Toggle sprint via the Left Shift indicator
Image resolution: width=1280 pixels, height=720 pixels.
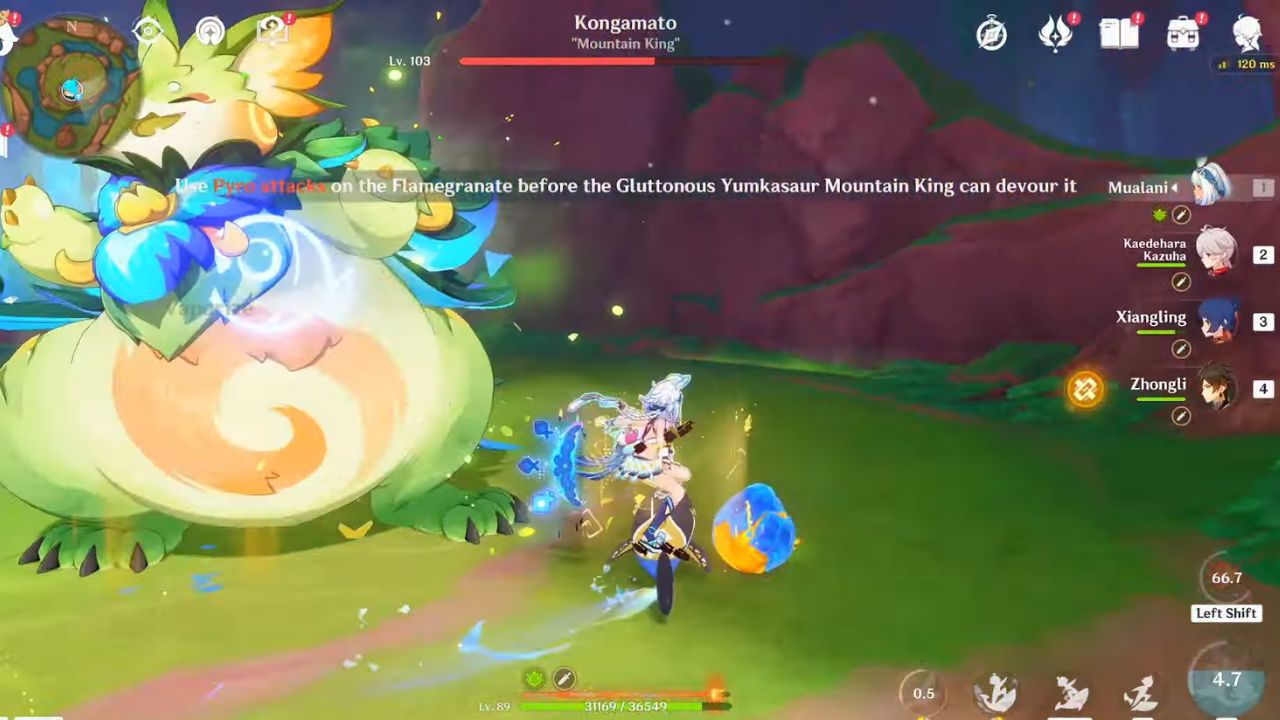pos(1226,613)
